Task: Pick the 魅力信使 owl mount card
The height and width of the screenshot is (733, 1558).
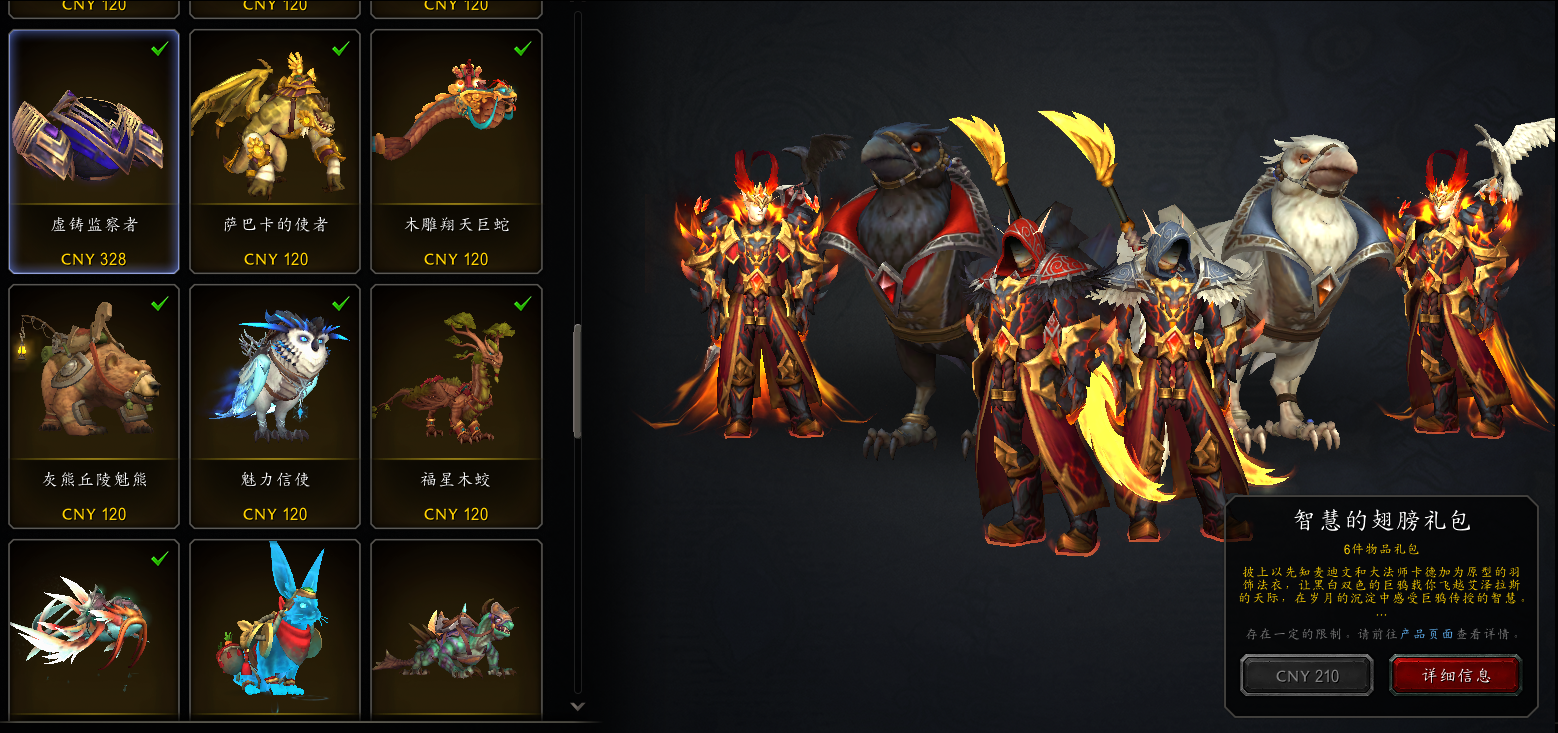Action: coord(275,406)
